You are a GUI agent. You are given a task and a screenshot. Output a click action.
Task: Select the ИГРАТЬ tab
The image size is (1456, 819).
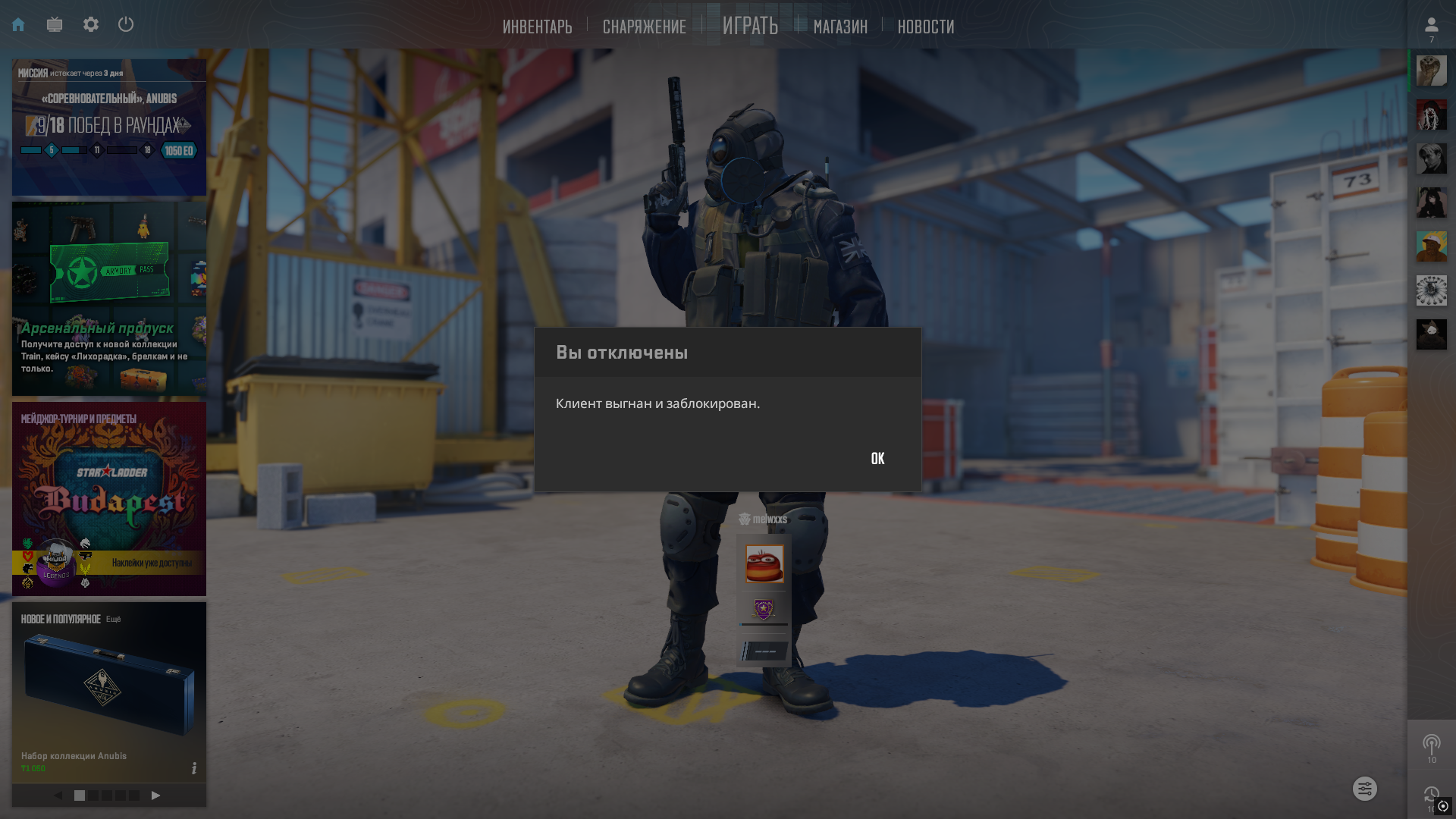[x=750, y=26]
